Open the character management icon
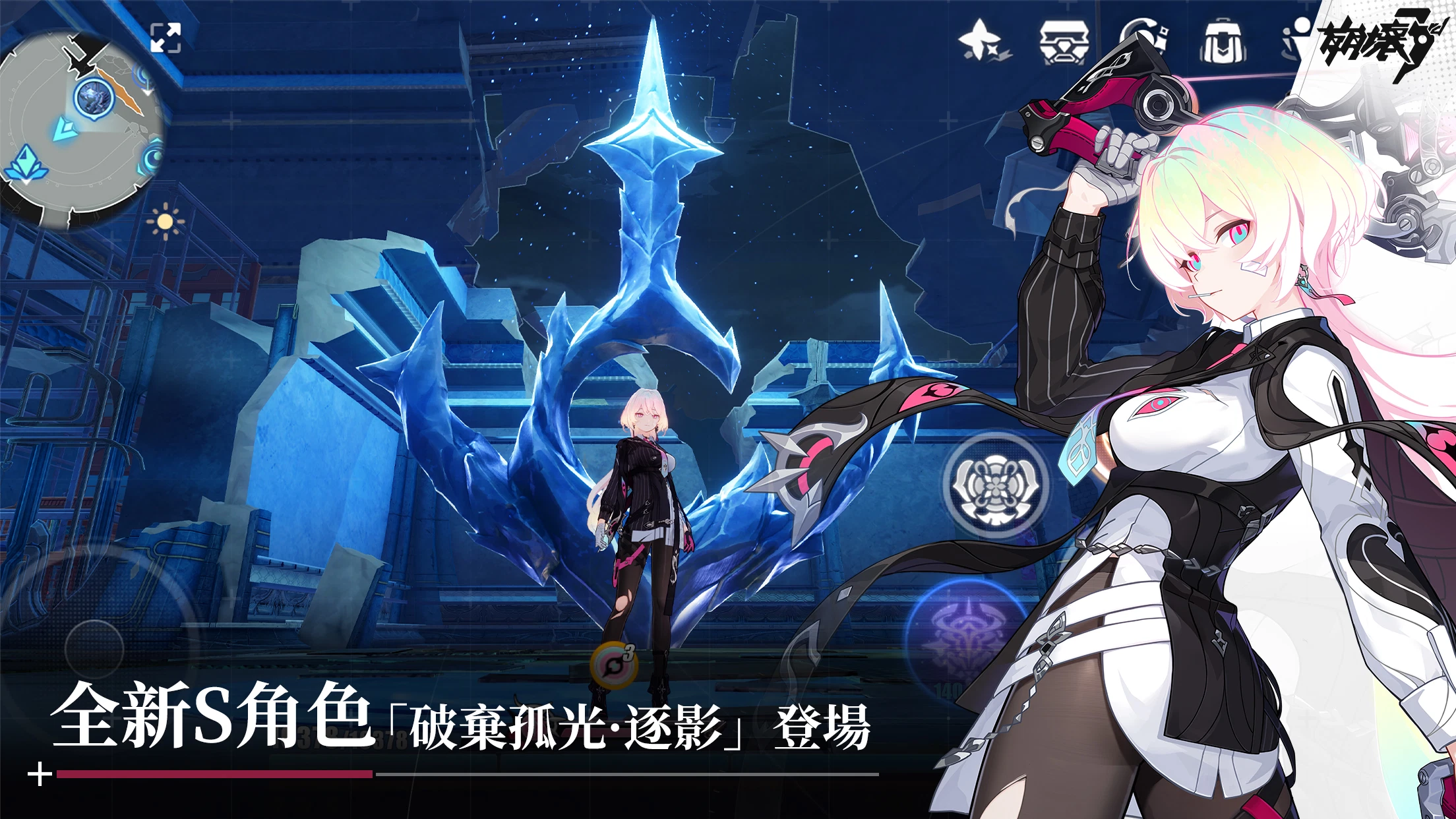This screenshot has width=1456, height=819. pos(1298,40)
